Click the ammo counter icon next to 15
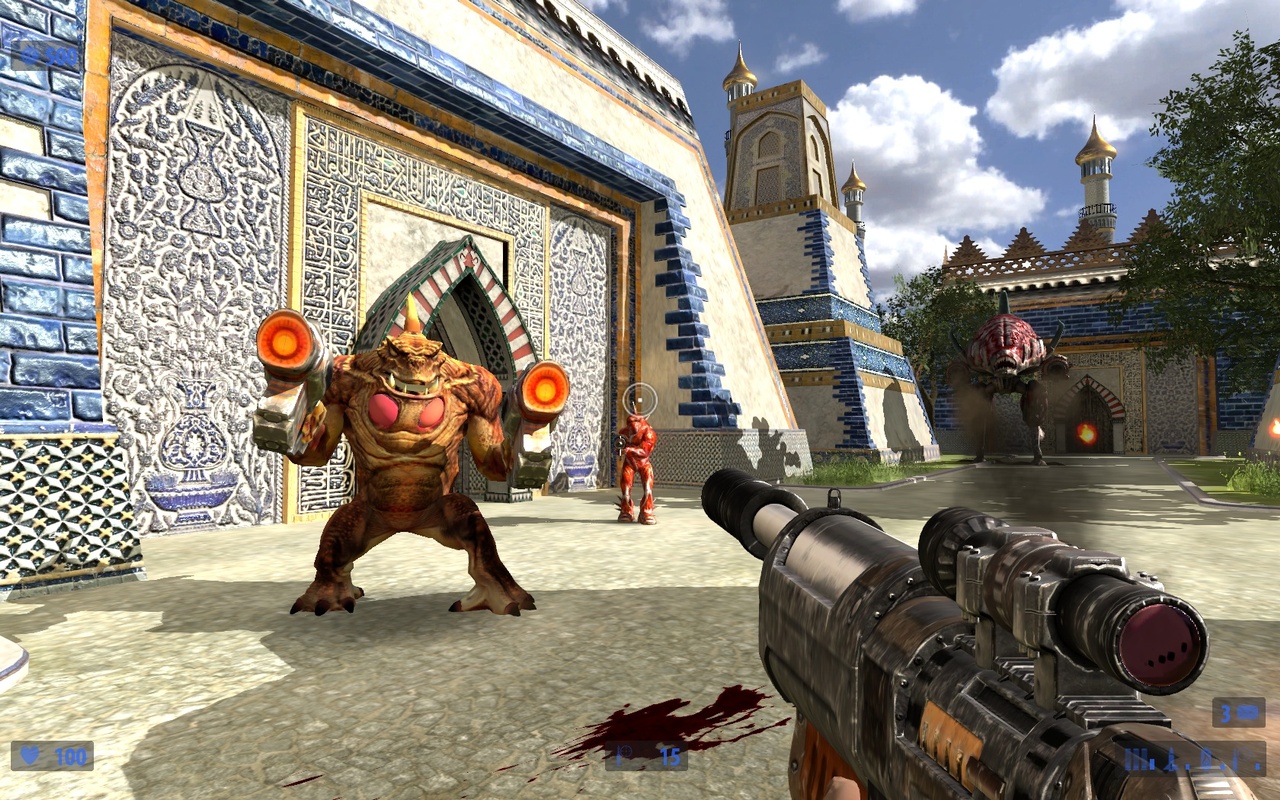1280x800 pixels. [625, 755]
